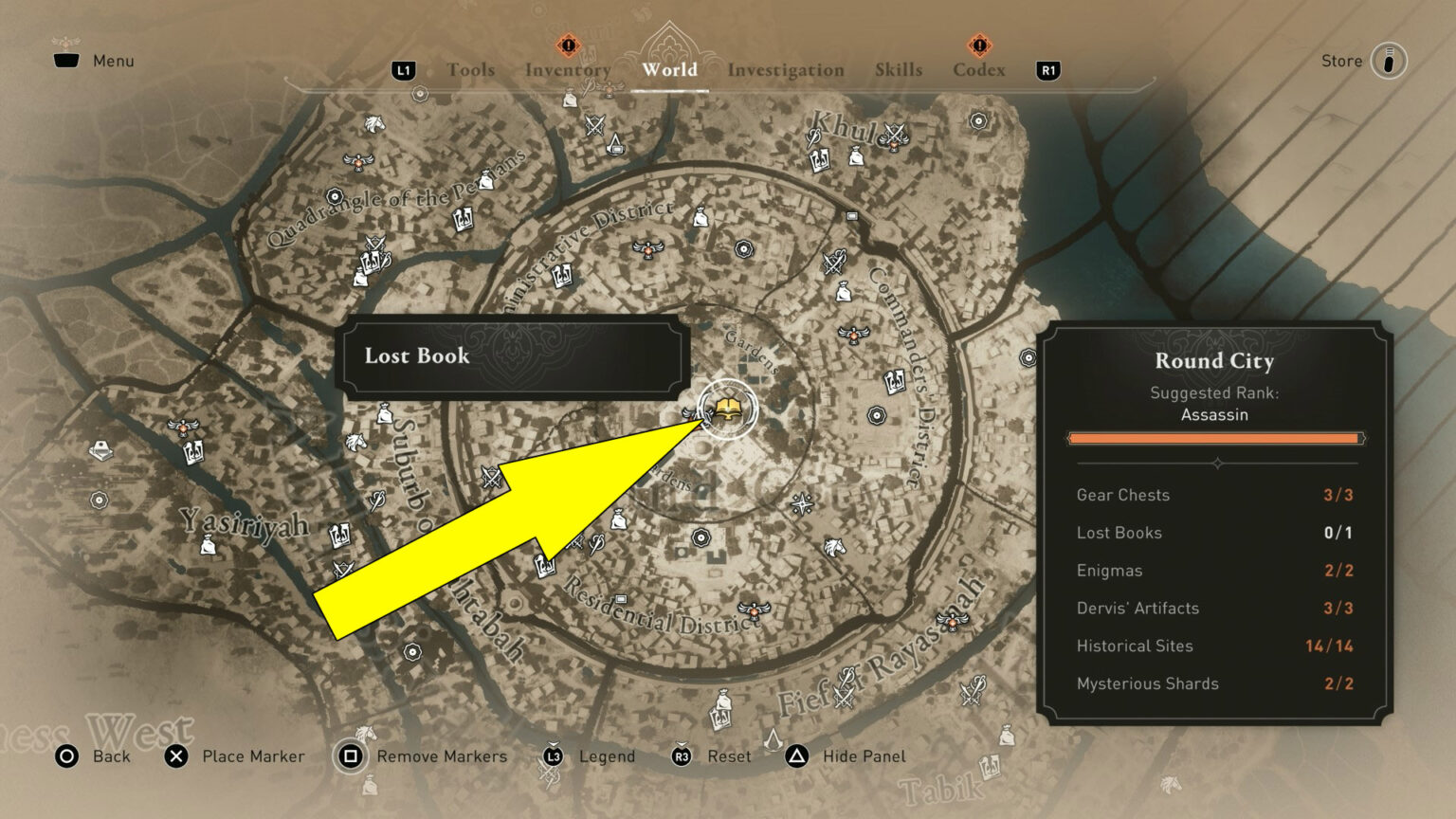Click the Menu basket icon top left
Viewport: 1456px width, 819px height.
64,59
